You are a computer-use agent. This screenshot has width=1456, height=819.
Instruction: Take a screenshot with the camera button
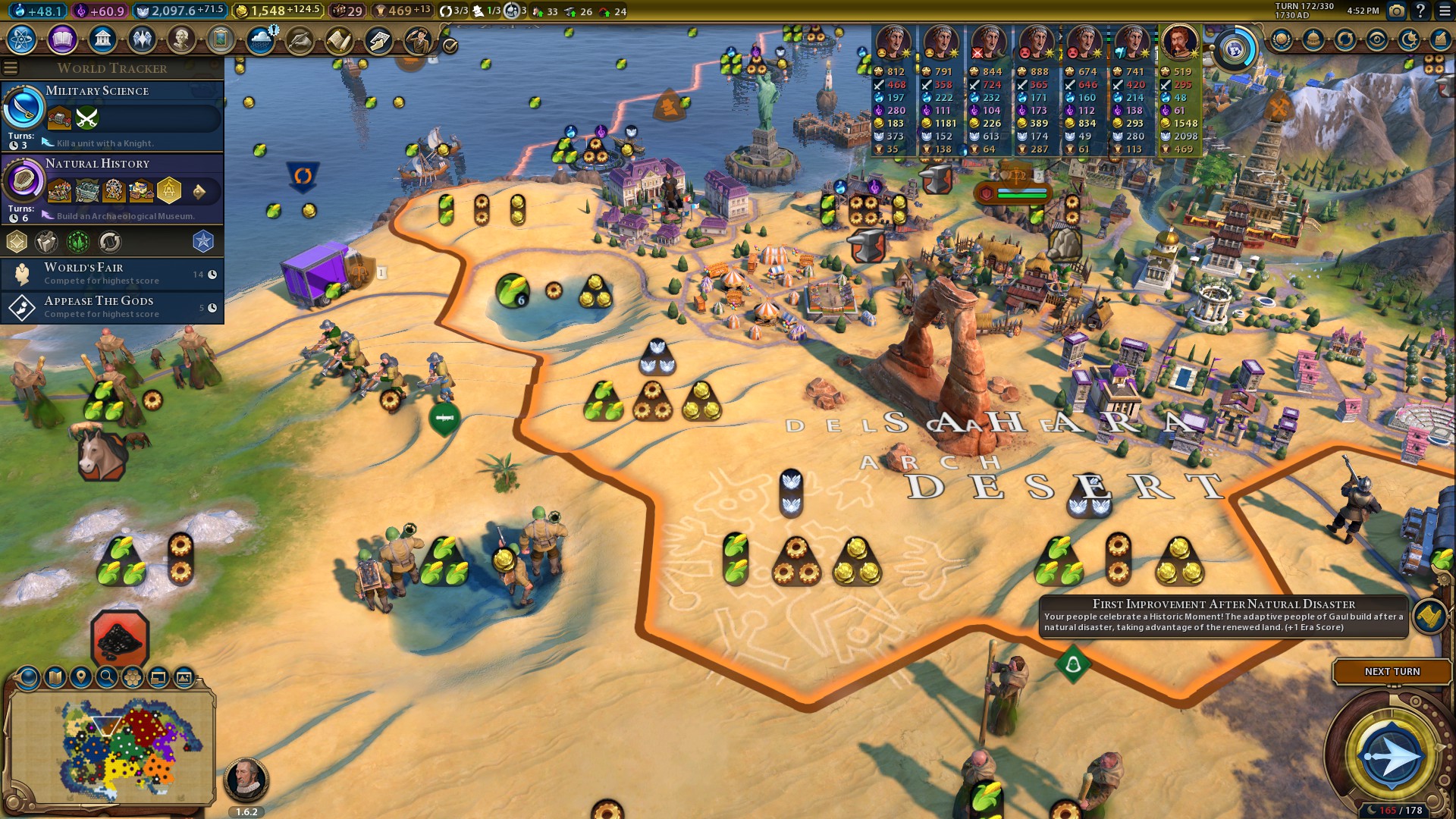(1396, 11)
